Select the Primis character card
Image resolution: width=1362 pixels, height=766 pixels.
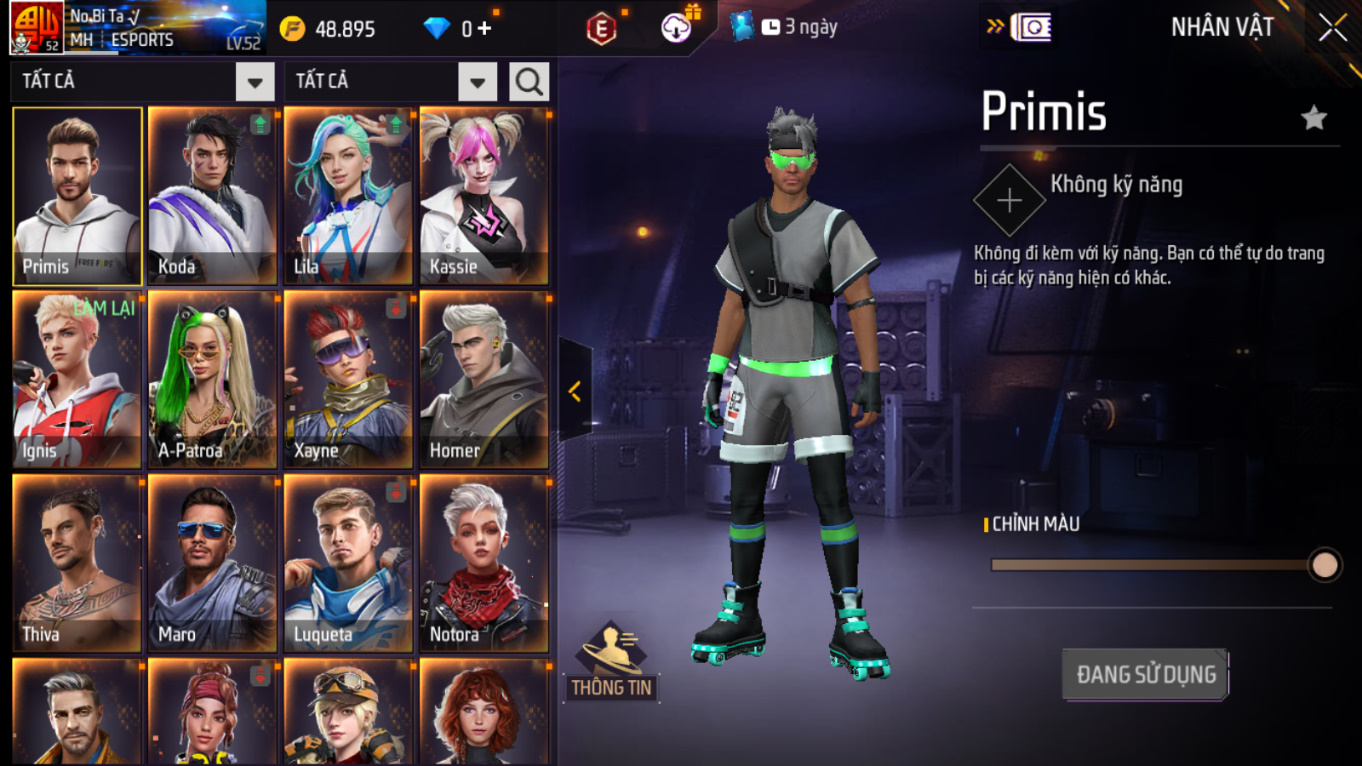[77, 197]
